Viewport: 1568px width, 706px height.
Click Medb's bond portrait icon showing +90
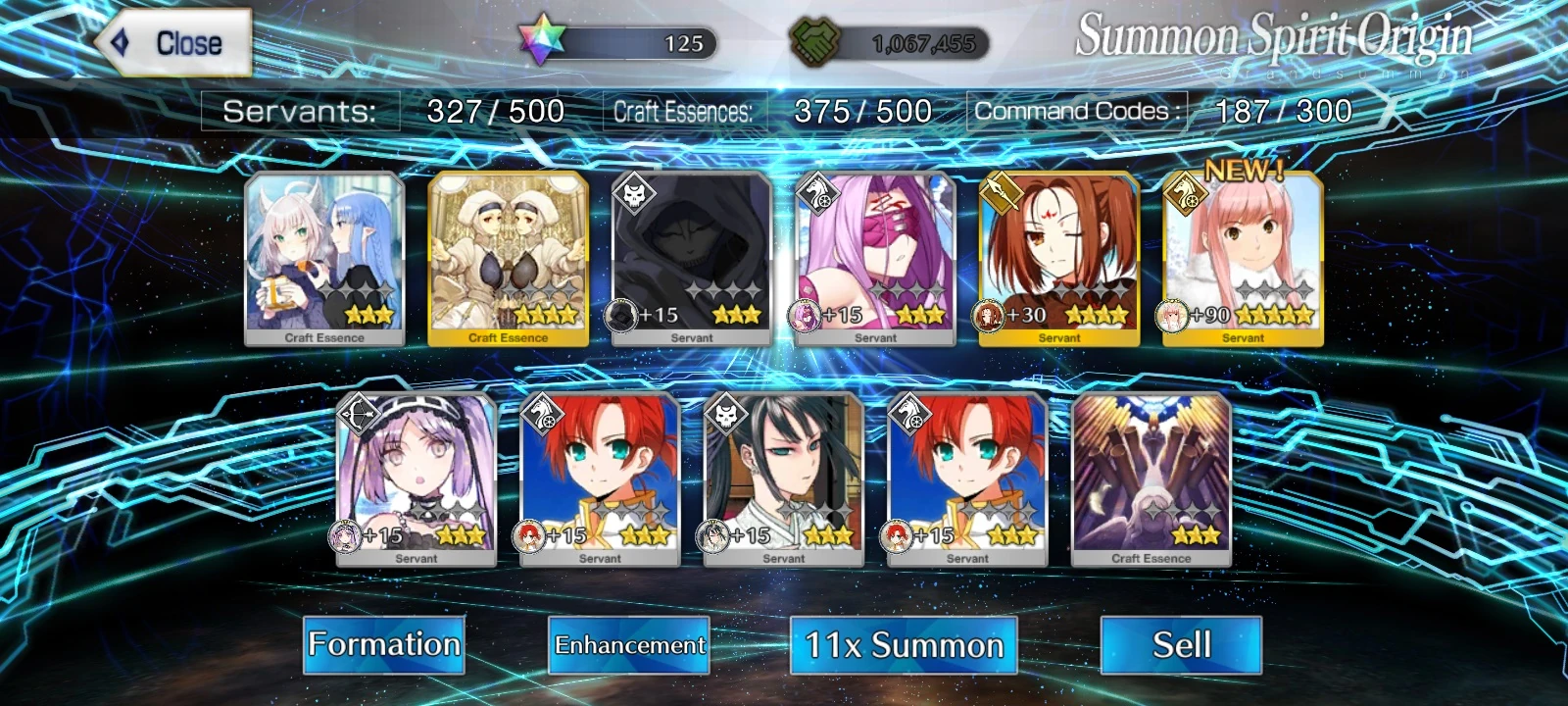tap(1171, 314)
